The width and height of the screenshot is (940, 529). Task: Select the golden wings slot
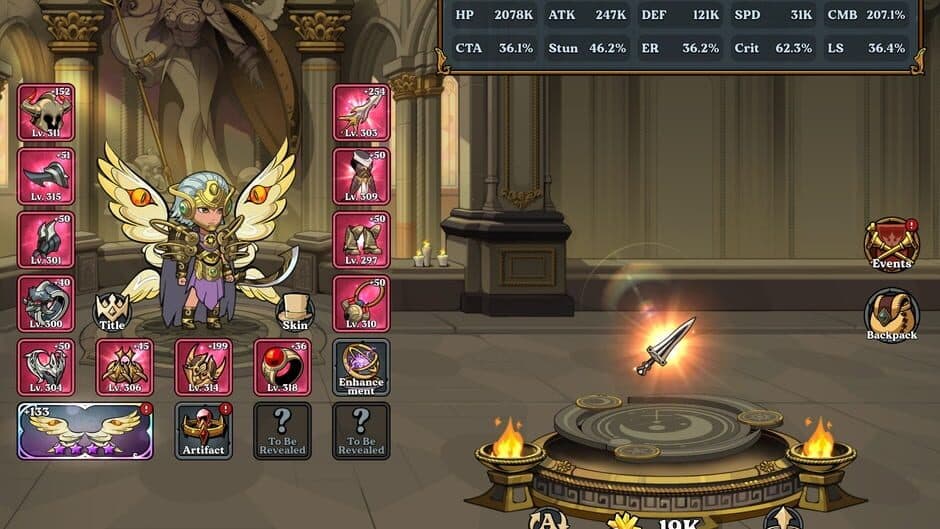click(x=85, y=431)
